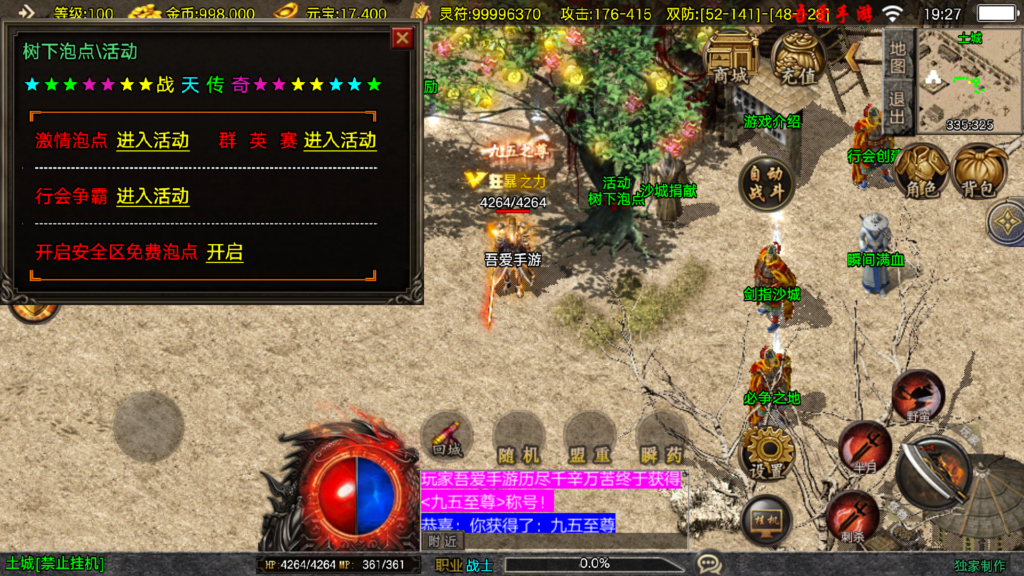Enter the 激情泡点 activity
The height and width of the screenshot is (576, 1024).
tap(153, 141)
